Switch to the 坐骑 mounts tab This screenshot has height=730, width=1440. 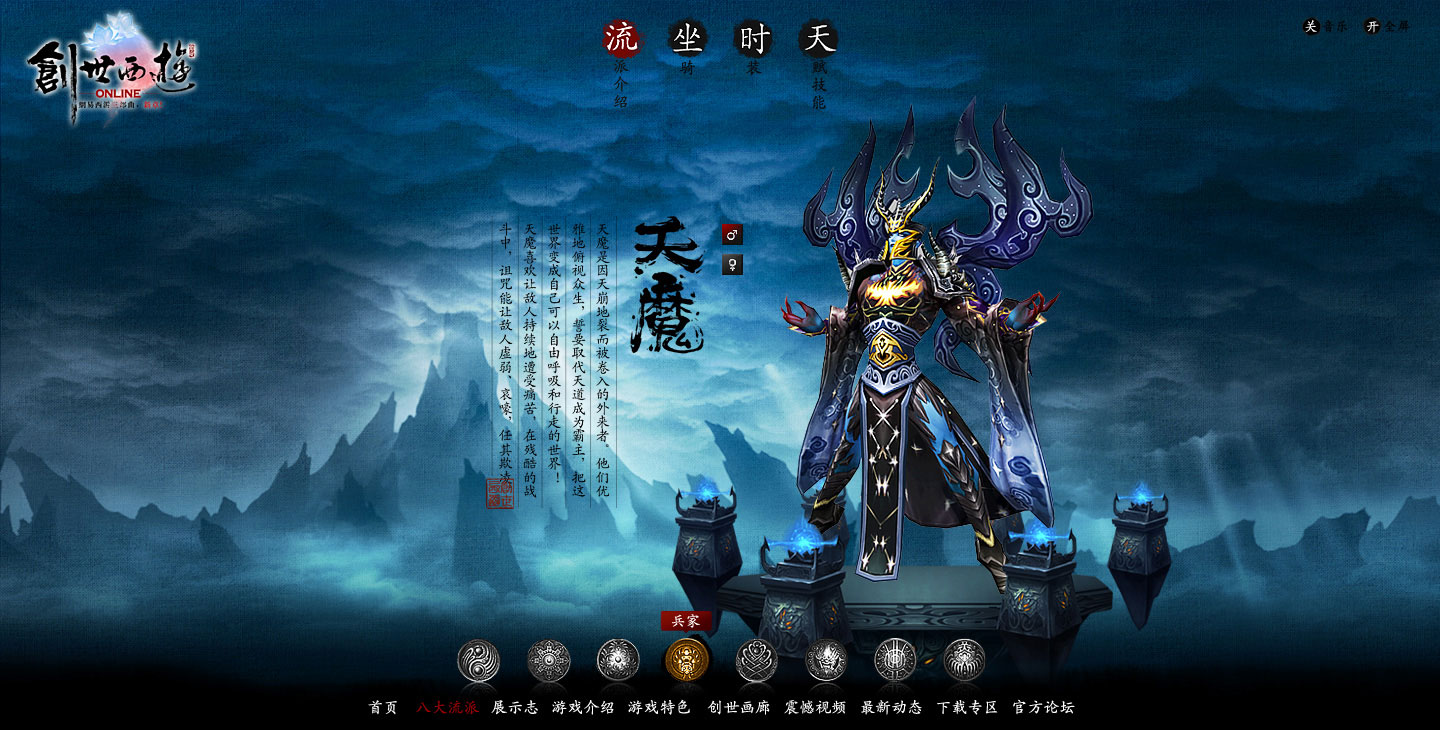point(687,40)
